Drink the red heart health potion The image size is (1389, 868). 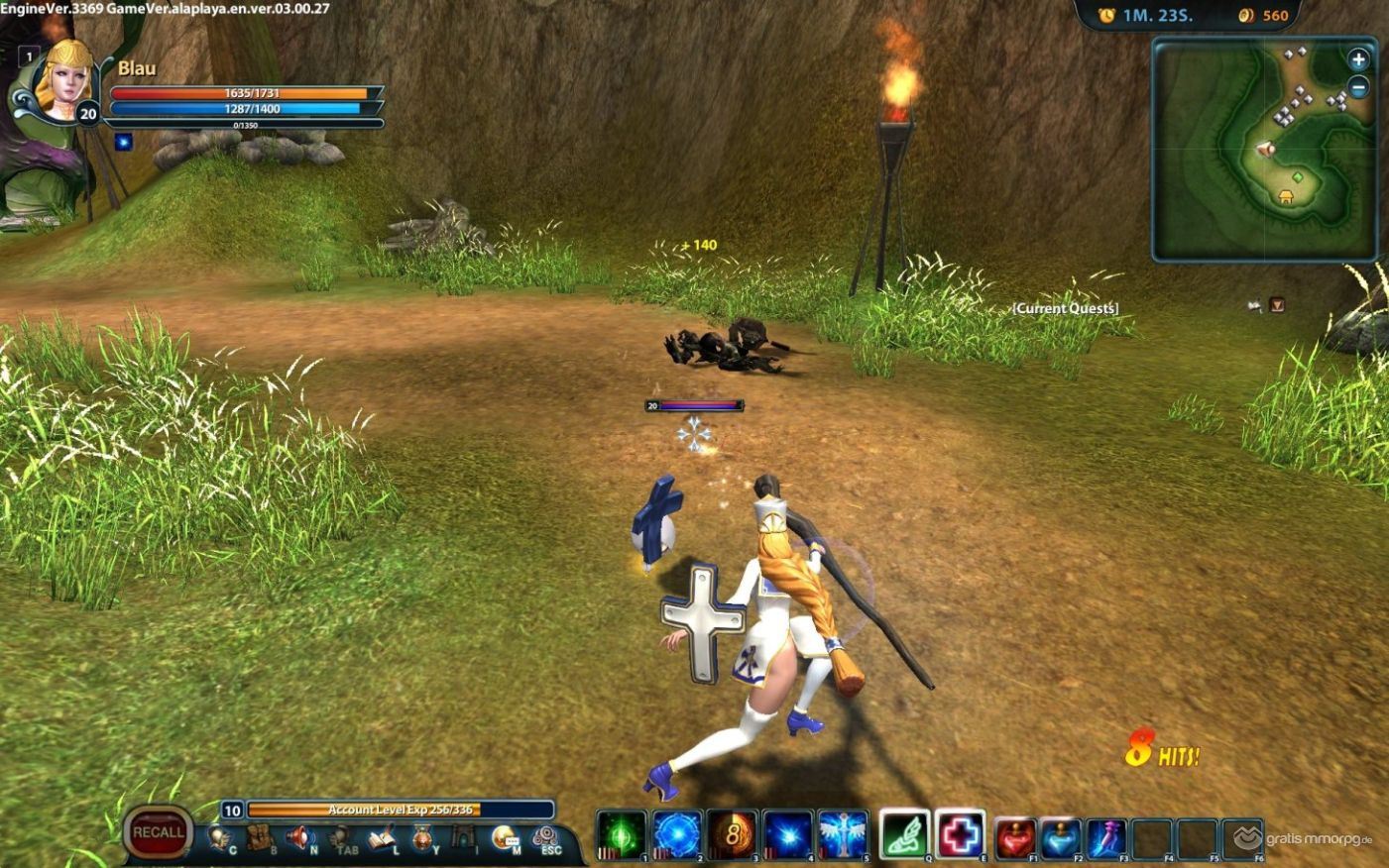pyautogui.click(x=1015, y=838)
